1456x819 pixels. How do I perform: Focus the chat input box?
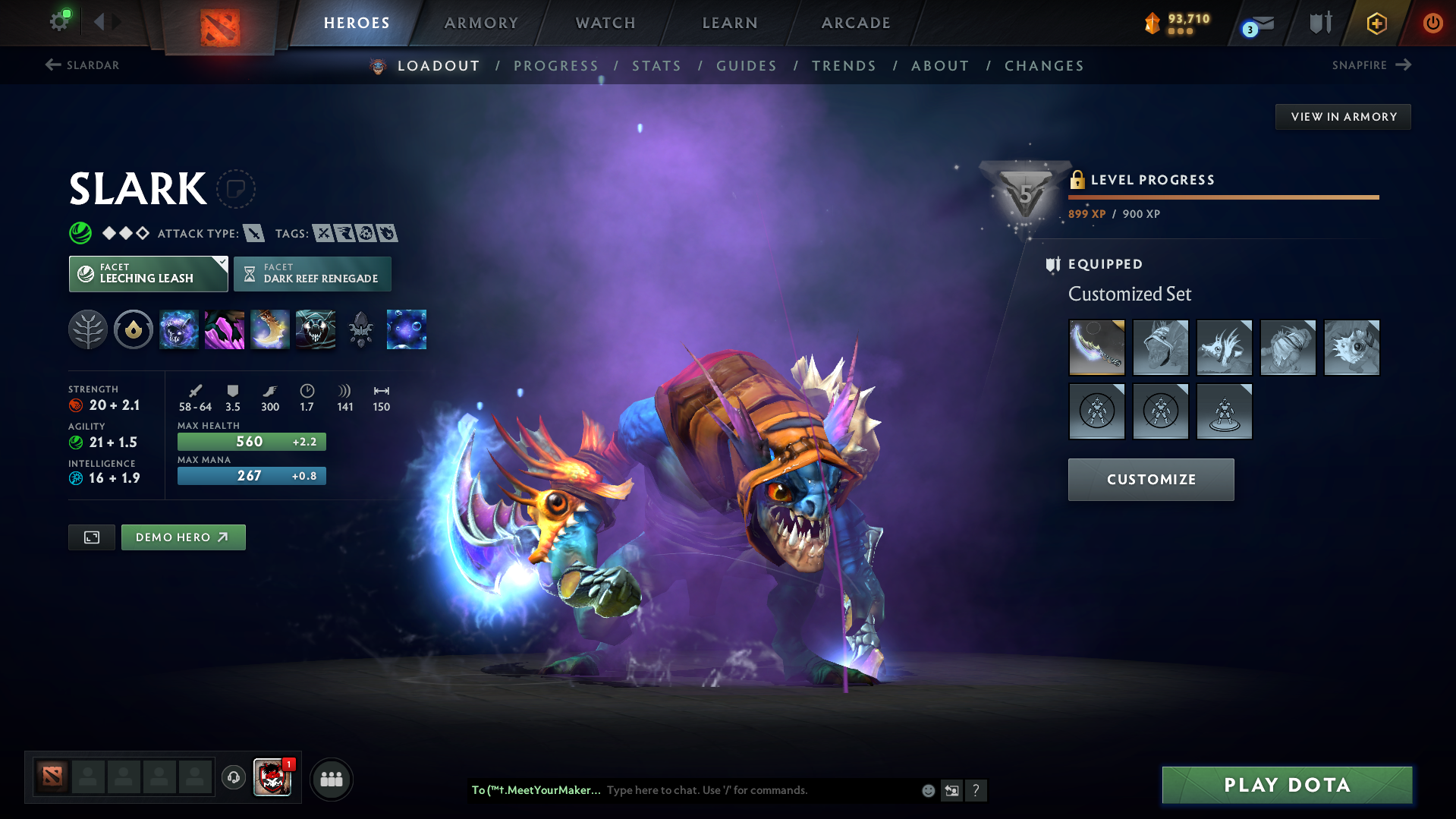759,790
